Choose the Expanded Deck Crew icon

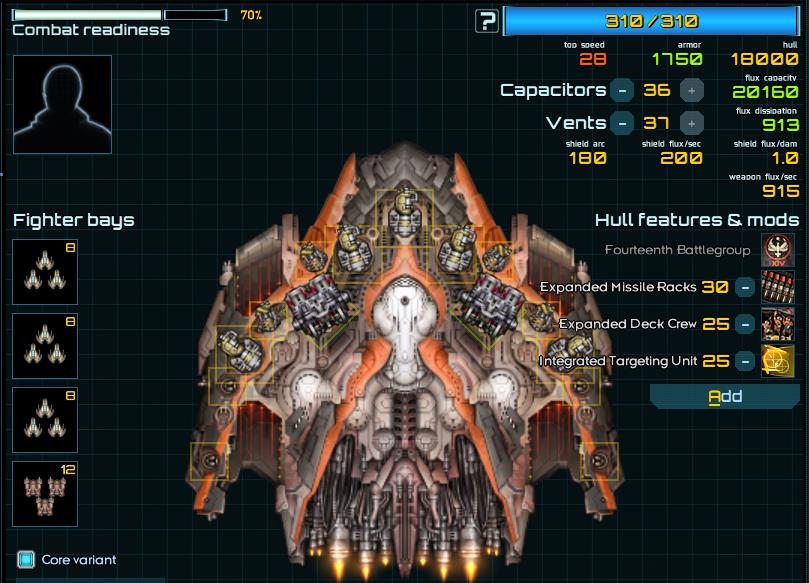point(778,324)
